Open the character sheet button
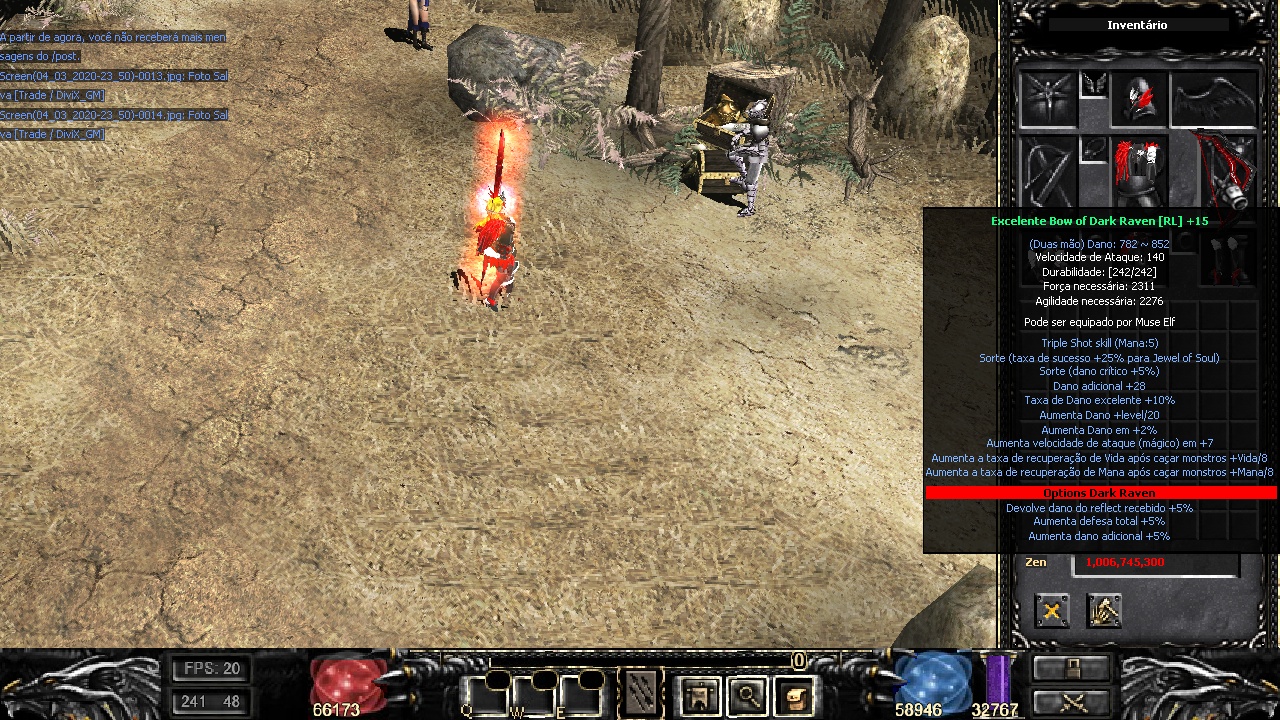1280x720 pixels. [x=699, y=695]
